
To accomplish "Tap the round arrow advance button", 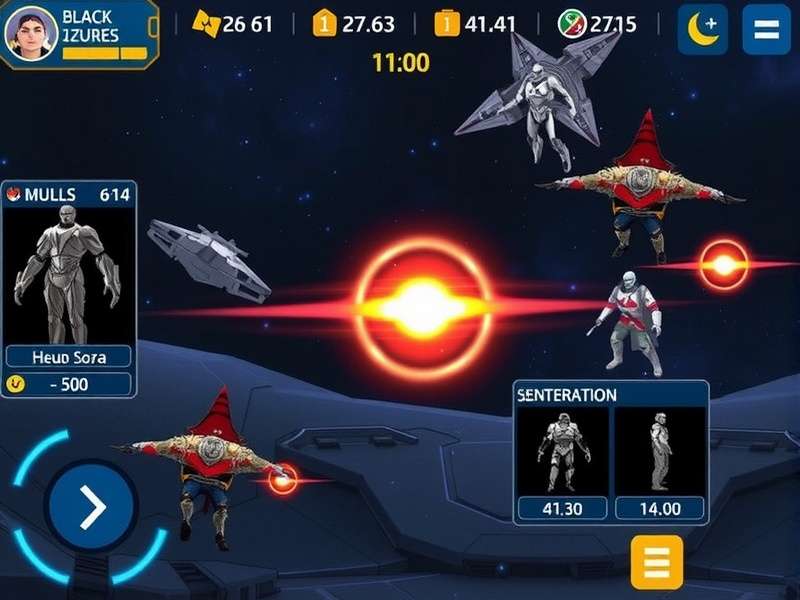I will (x=92, y=509).
